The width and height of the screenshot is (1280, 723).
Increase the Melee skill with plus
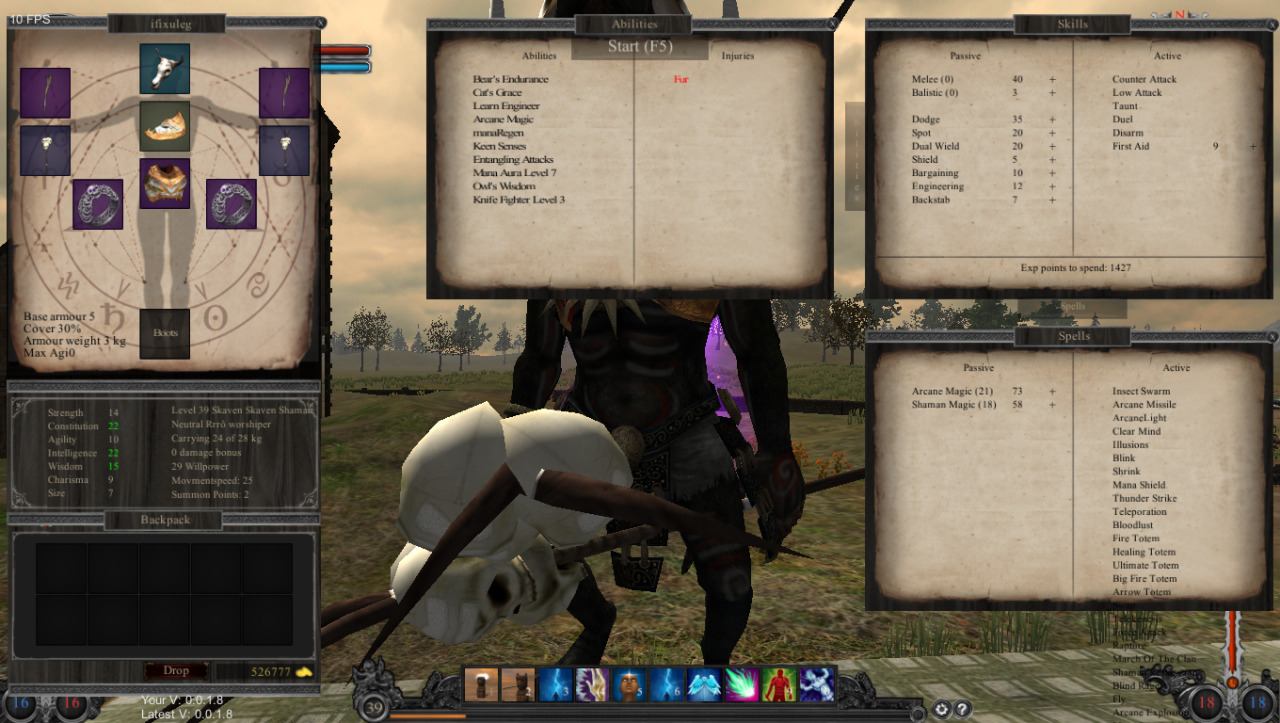click(1052, 80)
